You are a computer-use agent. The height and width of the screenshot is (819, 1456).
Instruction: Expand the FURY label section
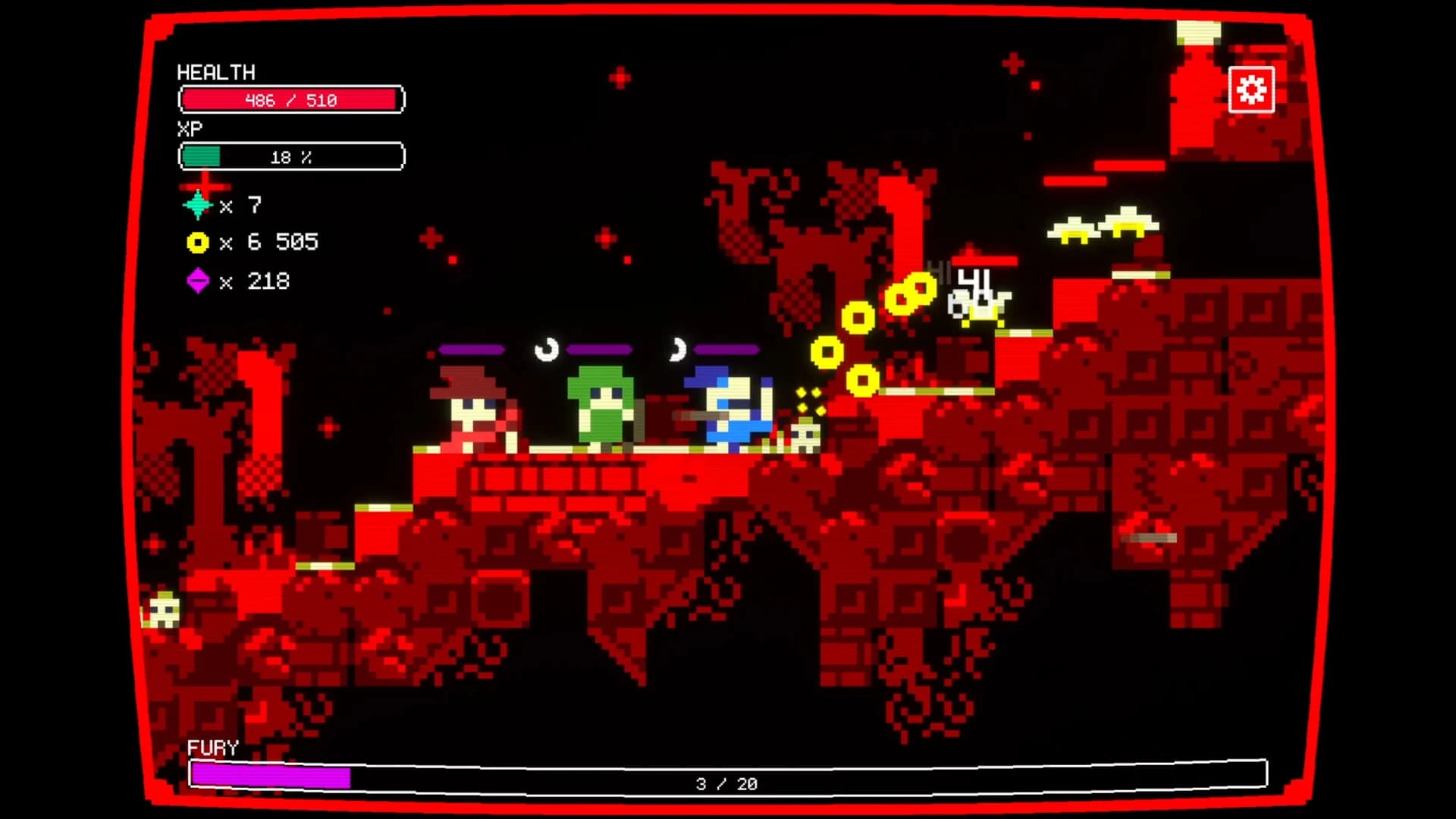pyautogui.click(x=213, y=747)
